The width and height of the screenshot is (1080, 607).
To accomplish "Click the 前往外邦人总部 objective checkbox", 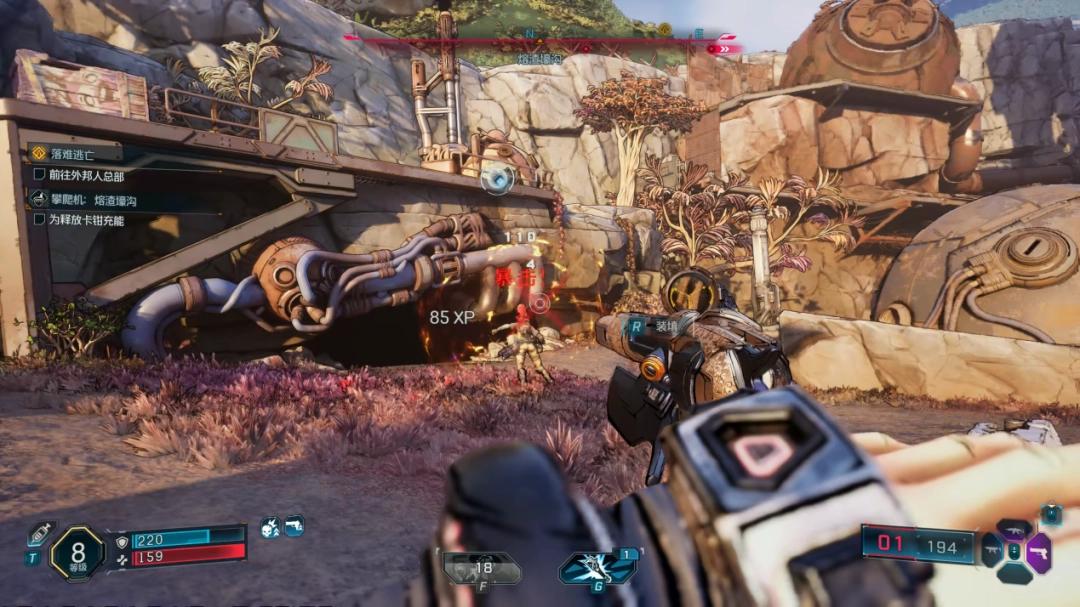I will pos(40,175).
